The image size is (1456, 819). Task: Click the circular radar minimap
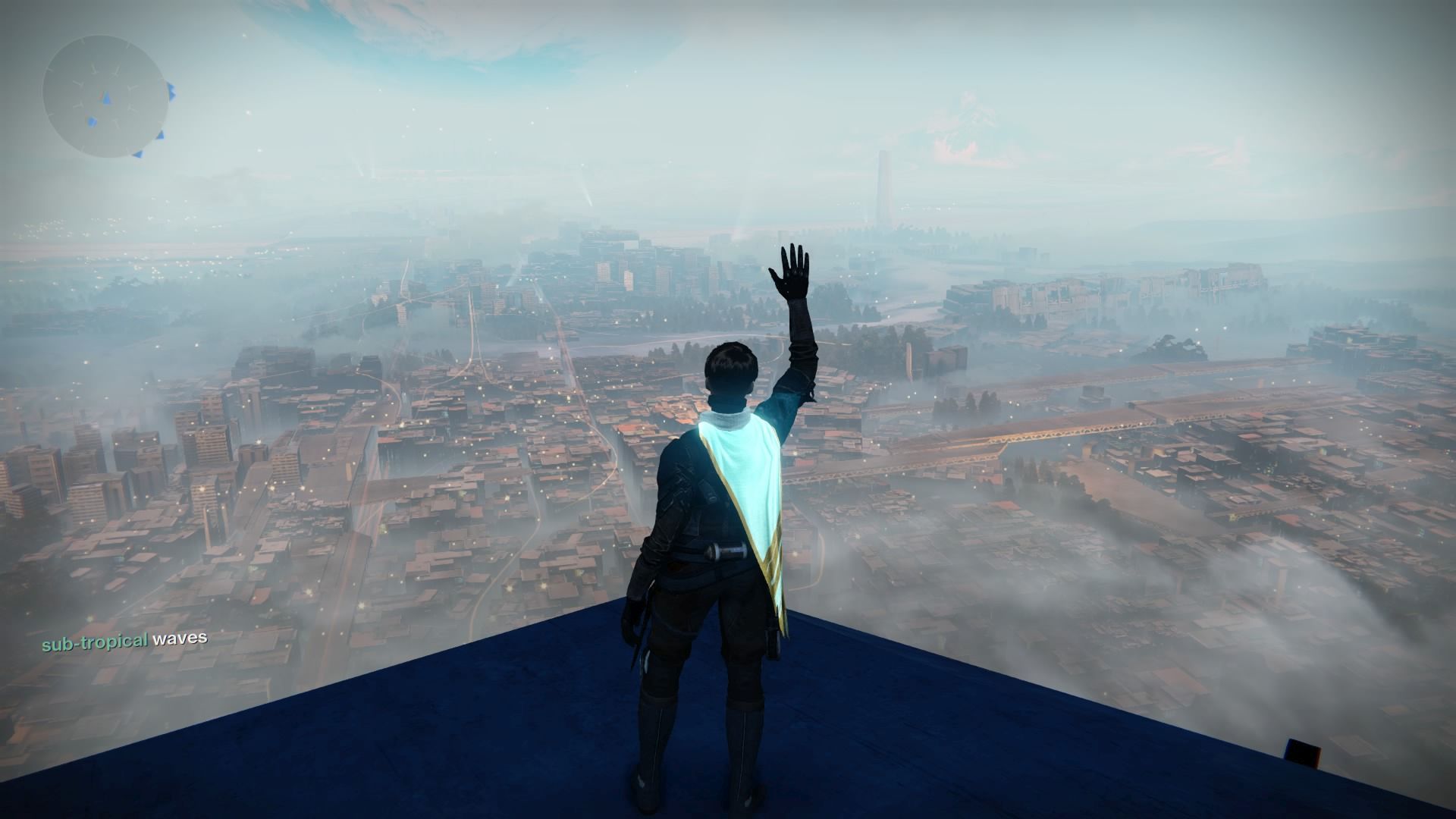pos(104,96)
